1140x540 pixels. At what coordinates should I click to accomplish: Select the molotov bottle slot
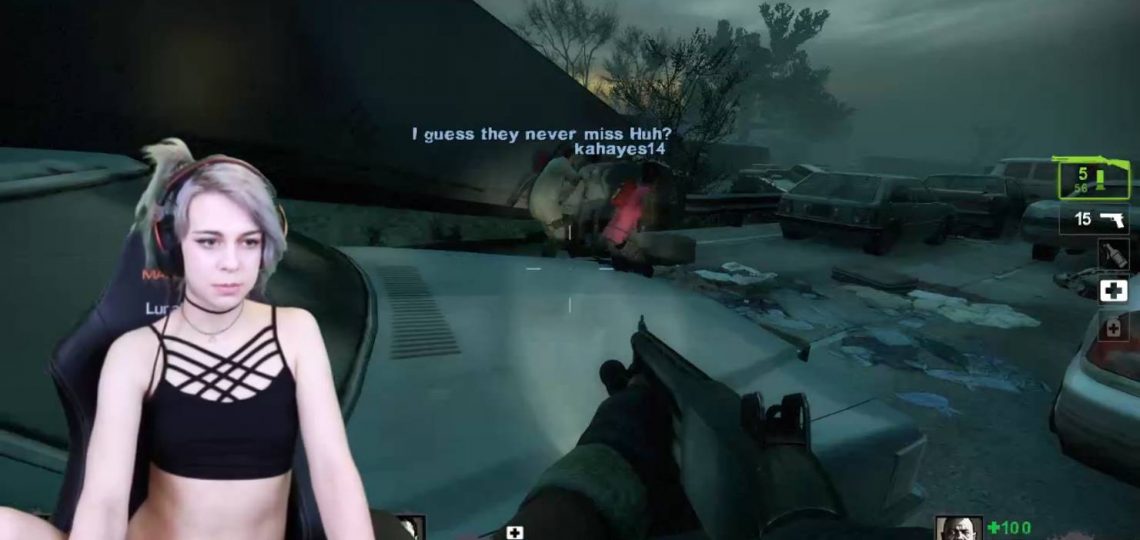click(x=1113, y=254)
